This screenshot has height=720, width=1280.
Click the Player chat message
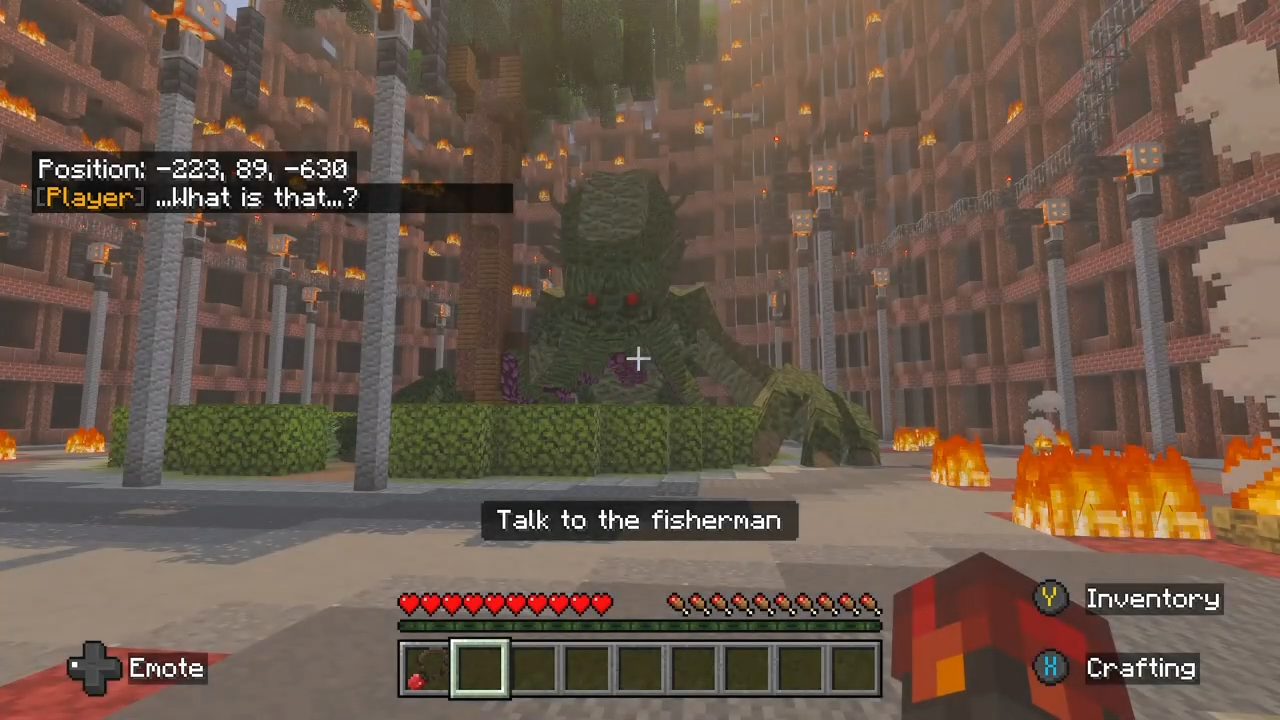tap(196, 197)
